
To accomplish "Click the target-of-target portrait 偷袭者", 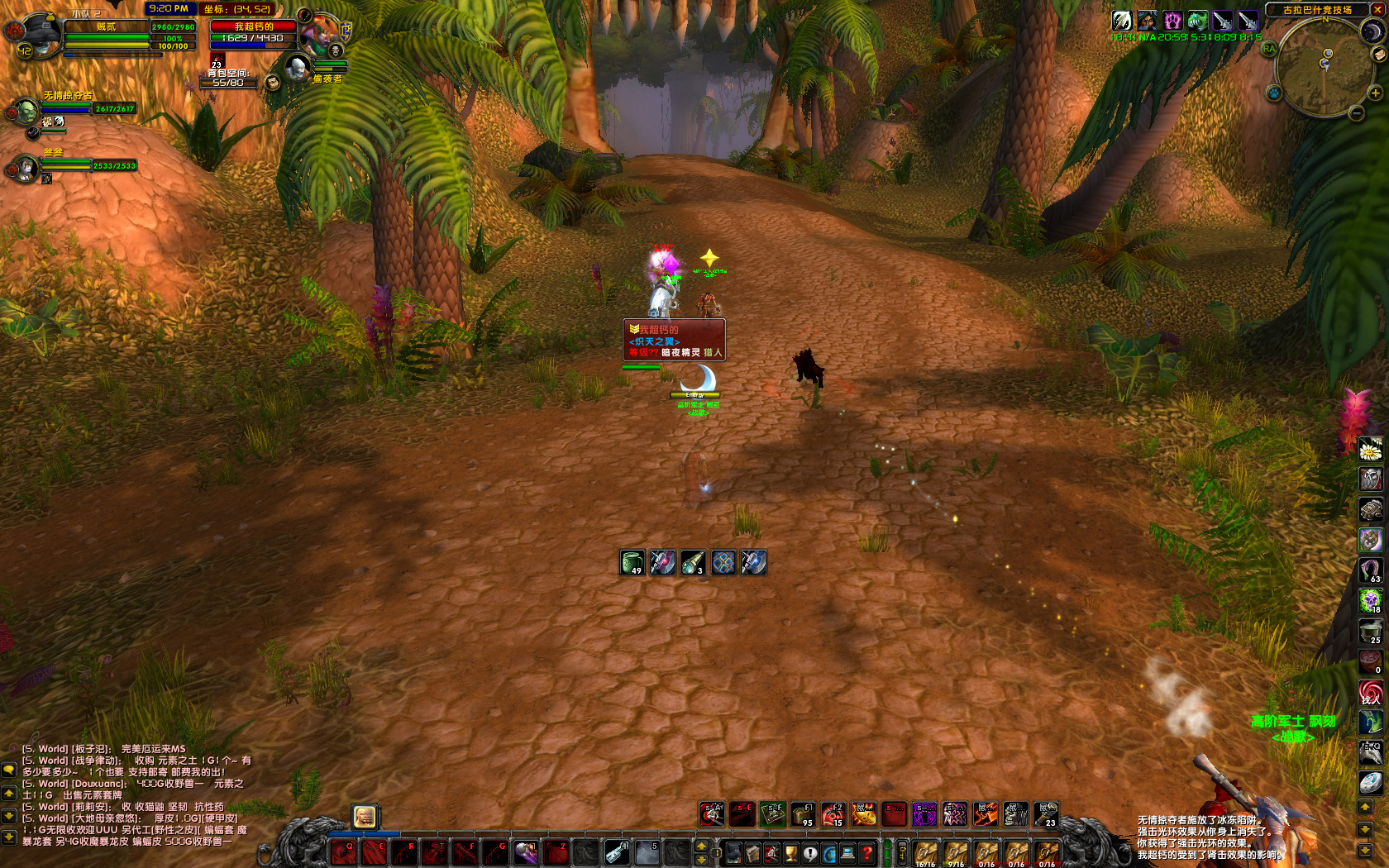I will tap(297, 68).
